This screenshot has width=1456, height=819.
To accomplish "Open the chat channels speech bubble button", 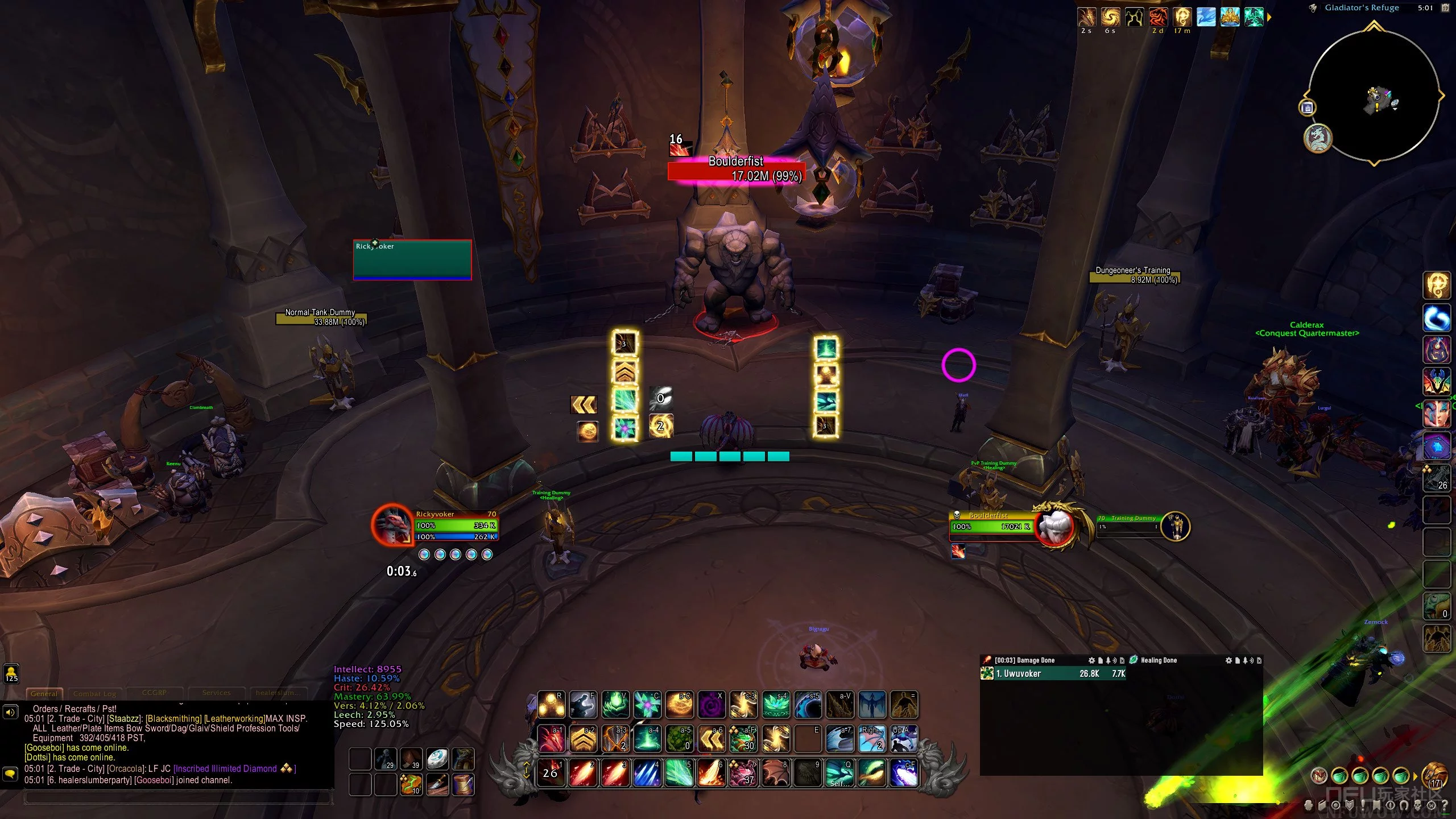I will [10, 773].
